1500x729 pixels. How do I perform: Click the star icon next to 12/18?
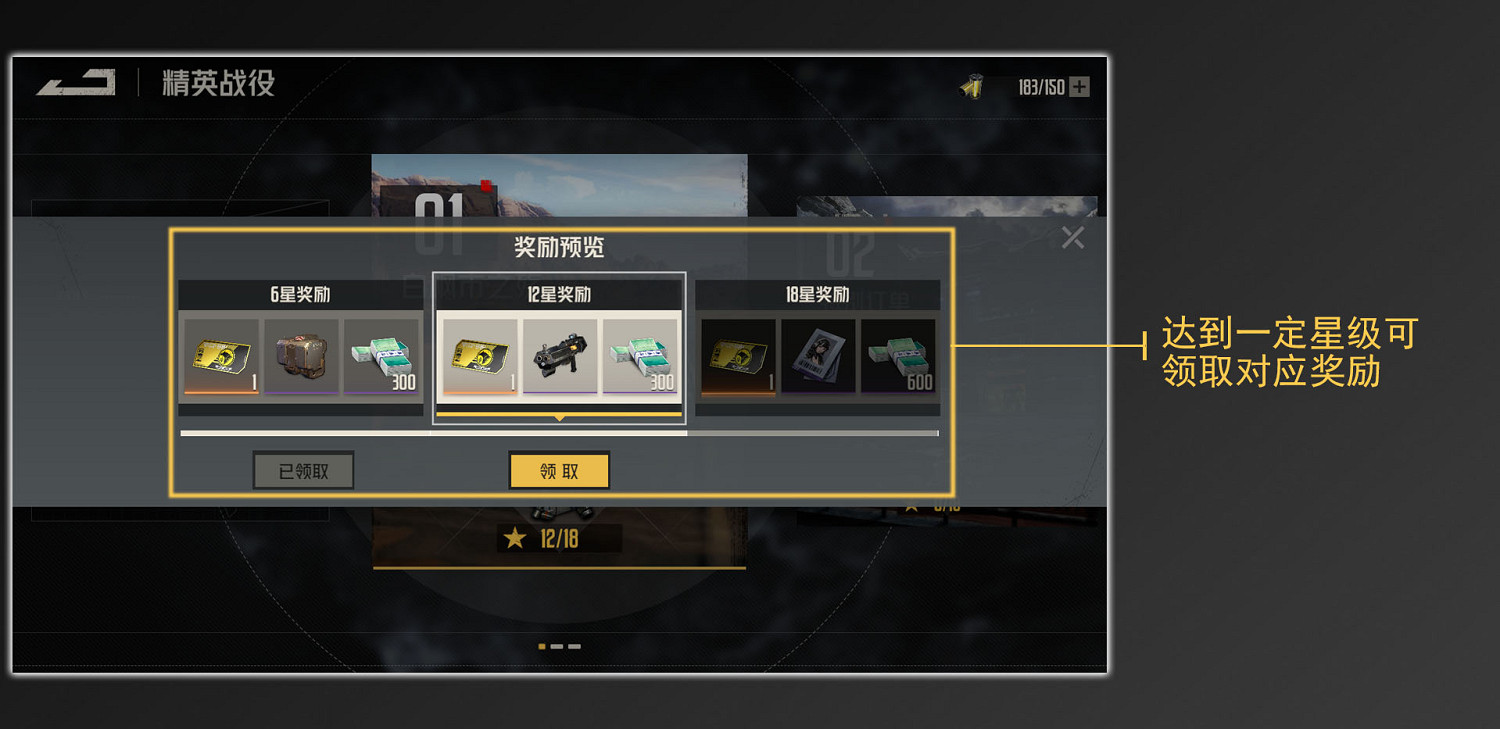pyautogui.click(x=514, y=538)
